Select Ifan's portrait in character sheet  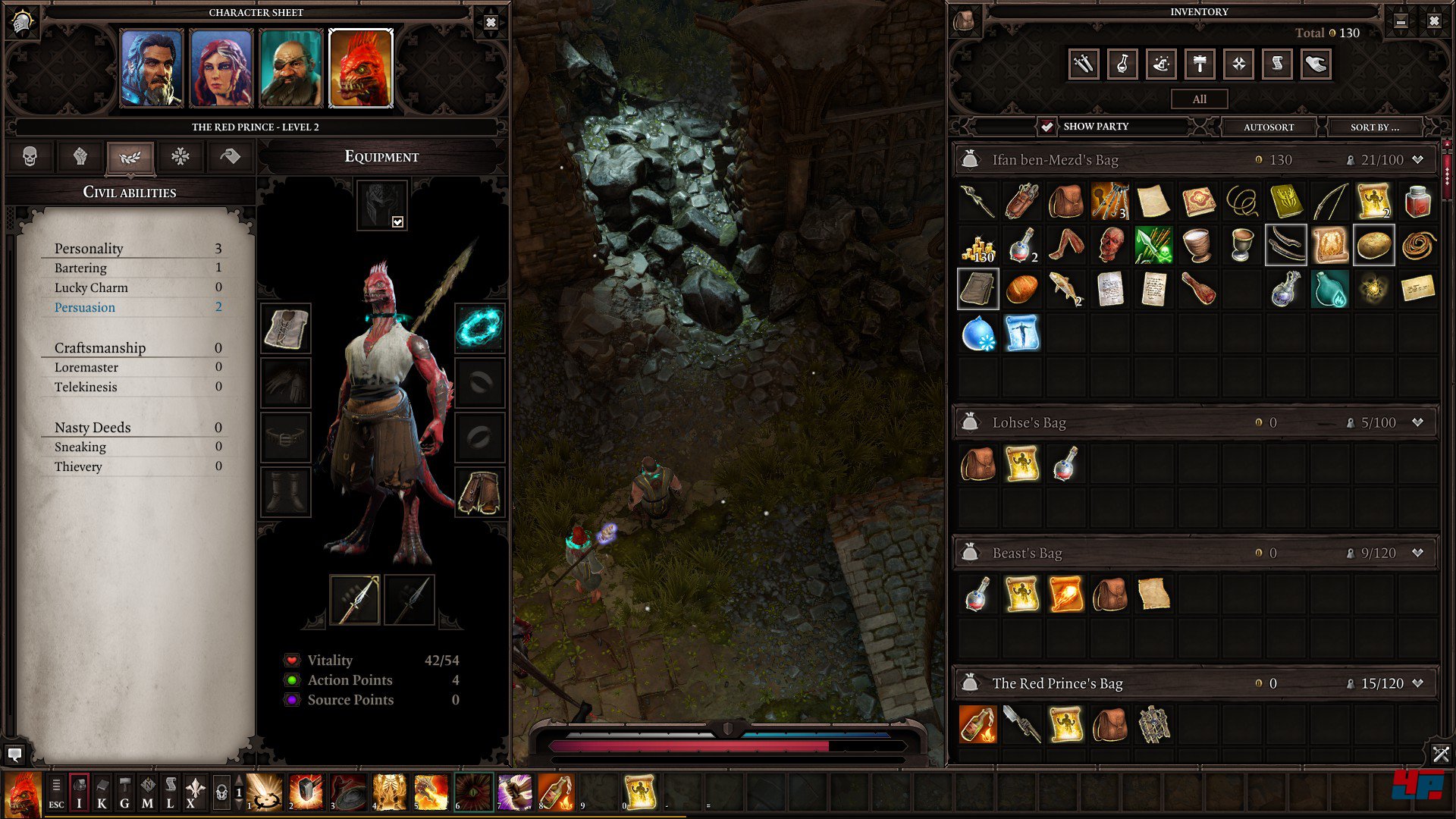tap(152, 68)
